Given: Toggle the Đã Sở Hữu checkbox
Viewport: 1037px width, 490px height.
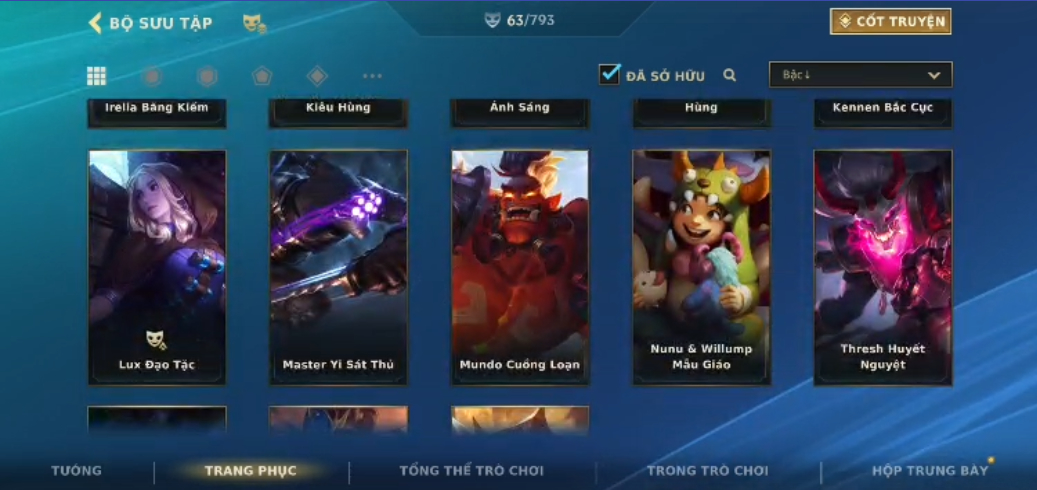Looking at the screenshot, I should click(609, 74).
